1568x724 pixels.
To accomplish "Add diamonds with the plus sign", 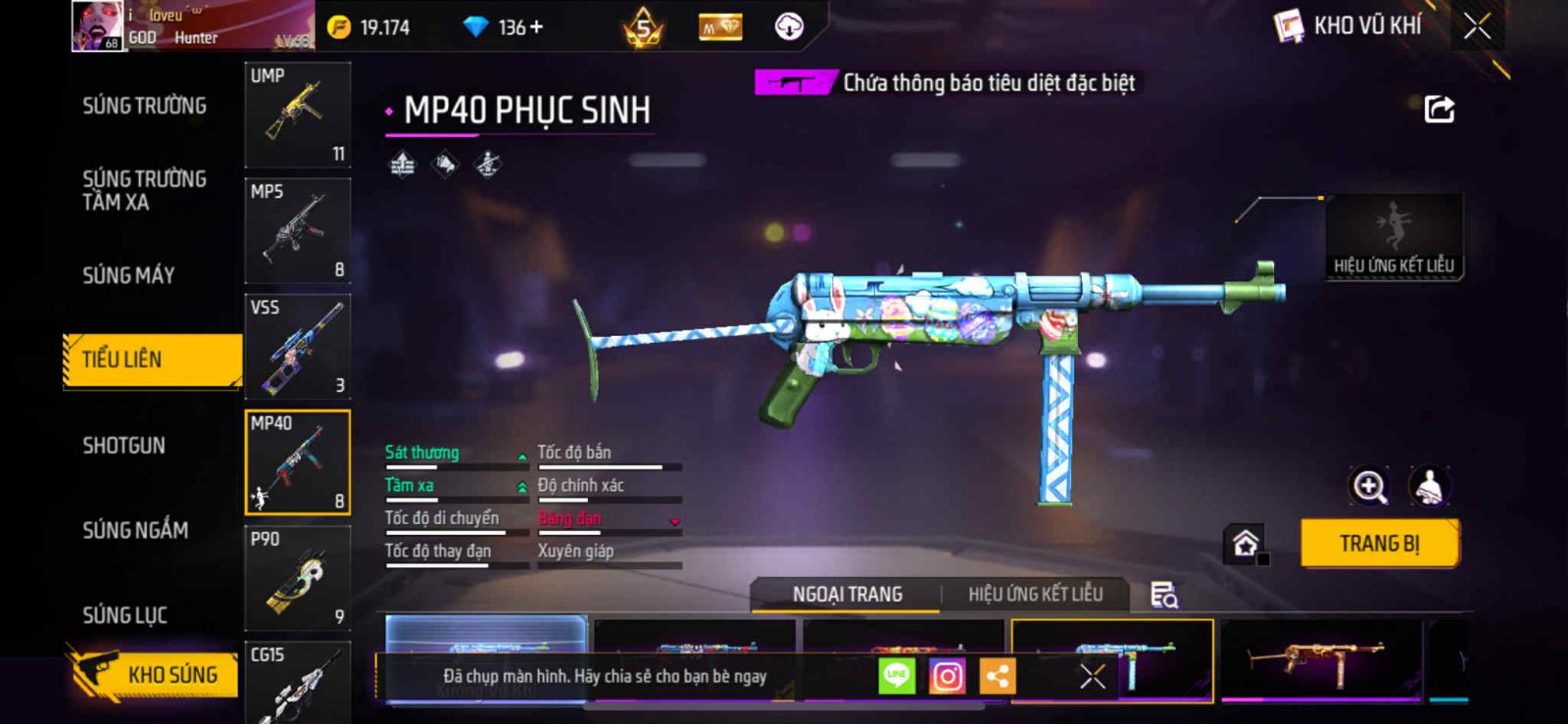I will pyautogui.click(x=536, y=27).
